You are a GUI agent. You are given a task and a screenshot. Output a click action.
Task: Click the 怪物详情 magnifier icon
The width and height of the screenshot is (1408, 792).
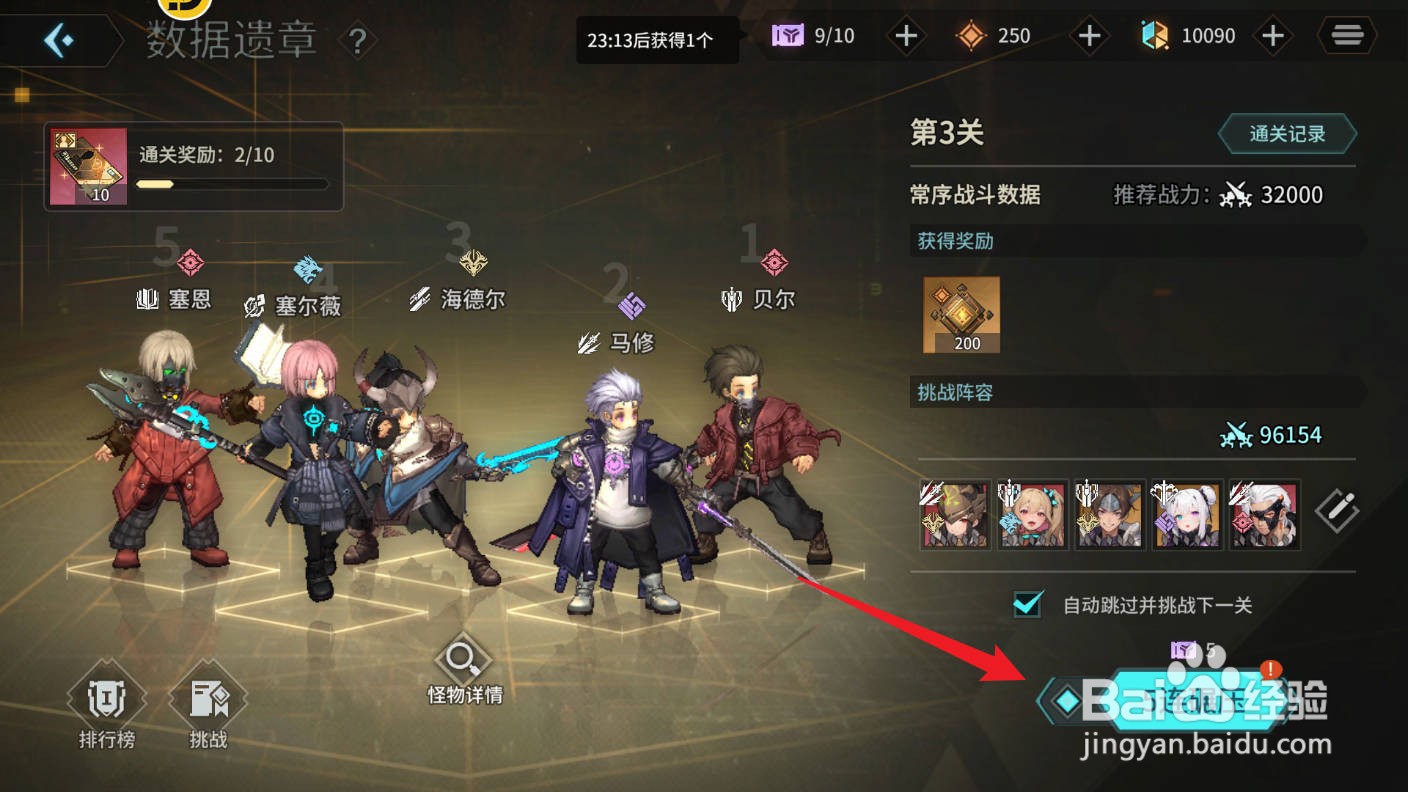pyautogui.click(x=462, y=660)
